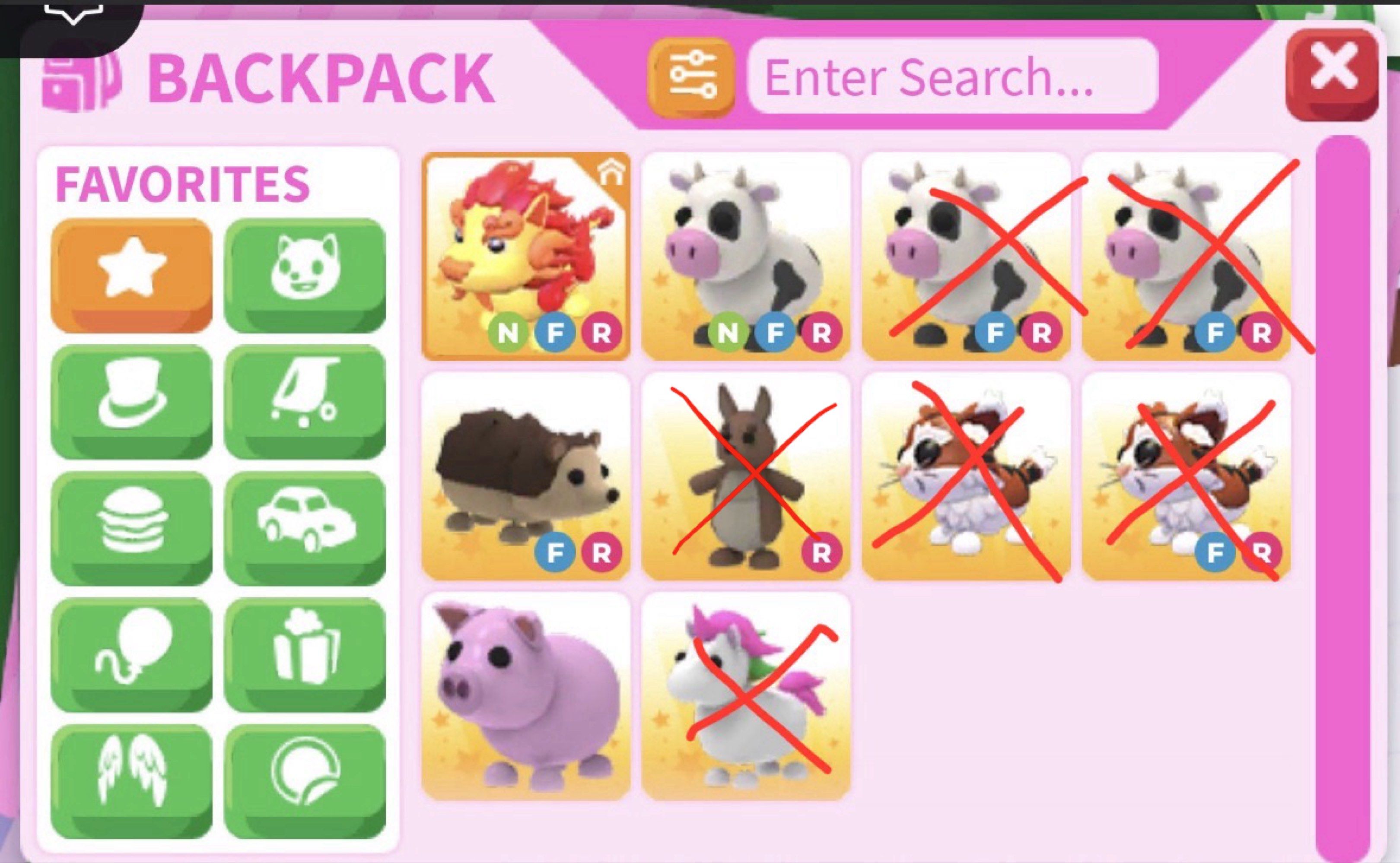This screenshot has width=1400, height=863.
Task: Select the Food category burger icon
Action: click(131, 528)
